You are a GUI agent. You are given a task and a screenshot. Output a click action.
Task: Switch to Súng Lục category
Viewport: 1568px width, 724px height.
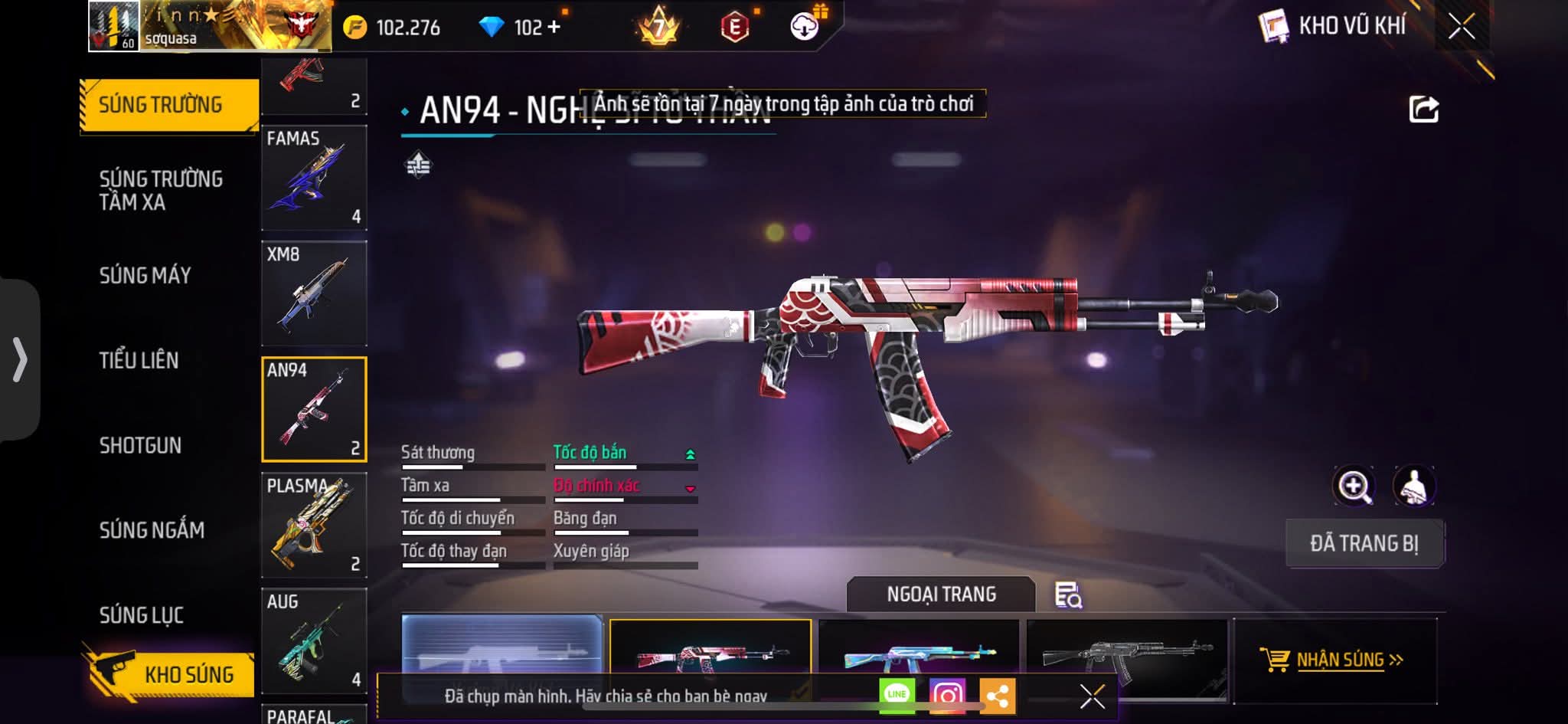coord(142,614)
